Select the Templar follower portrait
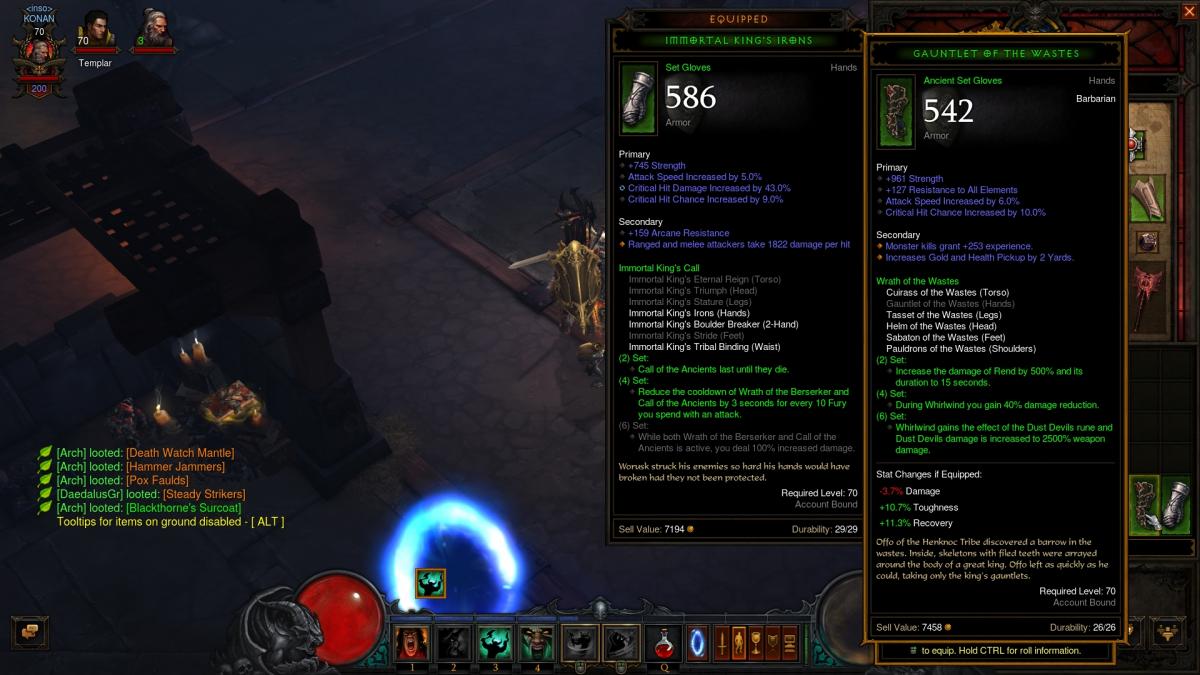Viewport: 1200px width, 675px height. click(96, 30)
